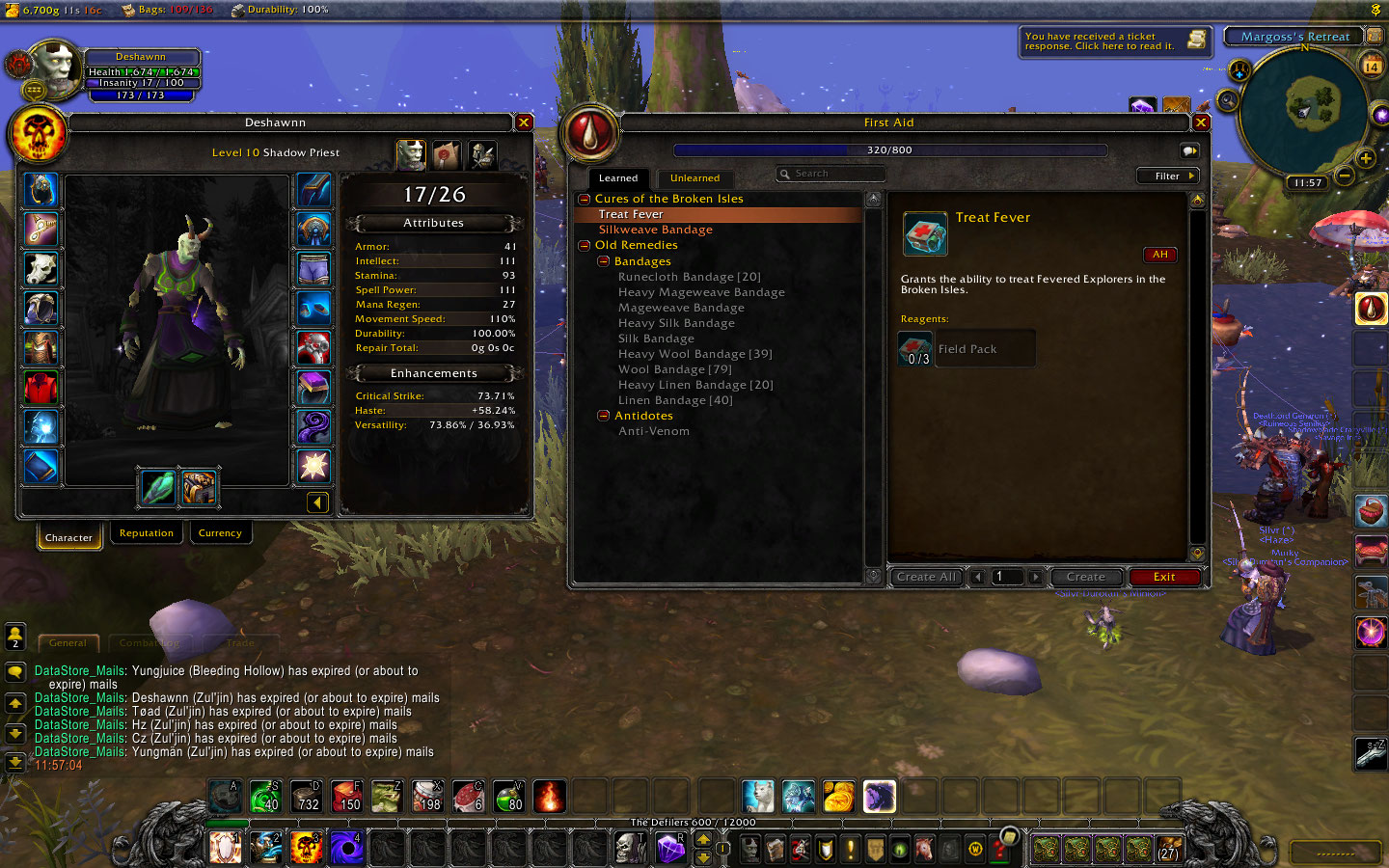Select the Silkweave Bandage recipe
This screenshot has width=1389, height=868.
pyautogui.click(x=655, y=230)
